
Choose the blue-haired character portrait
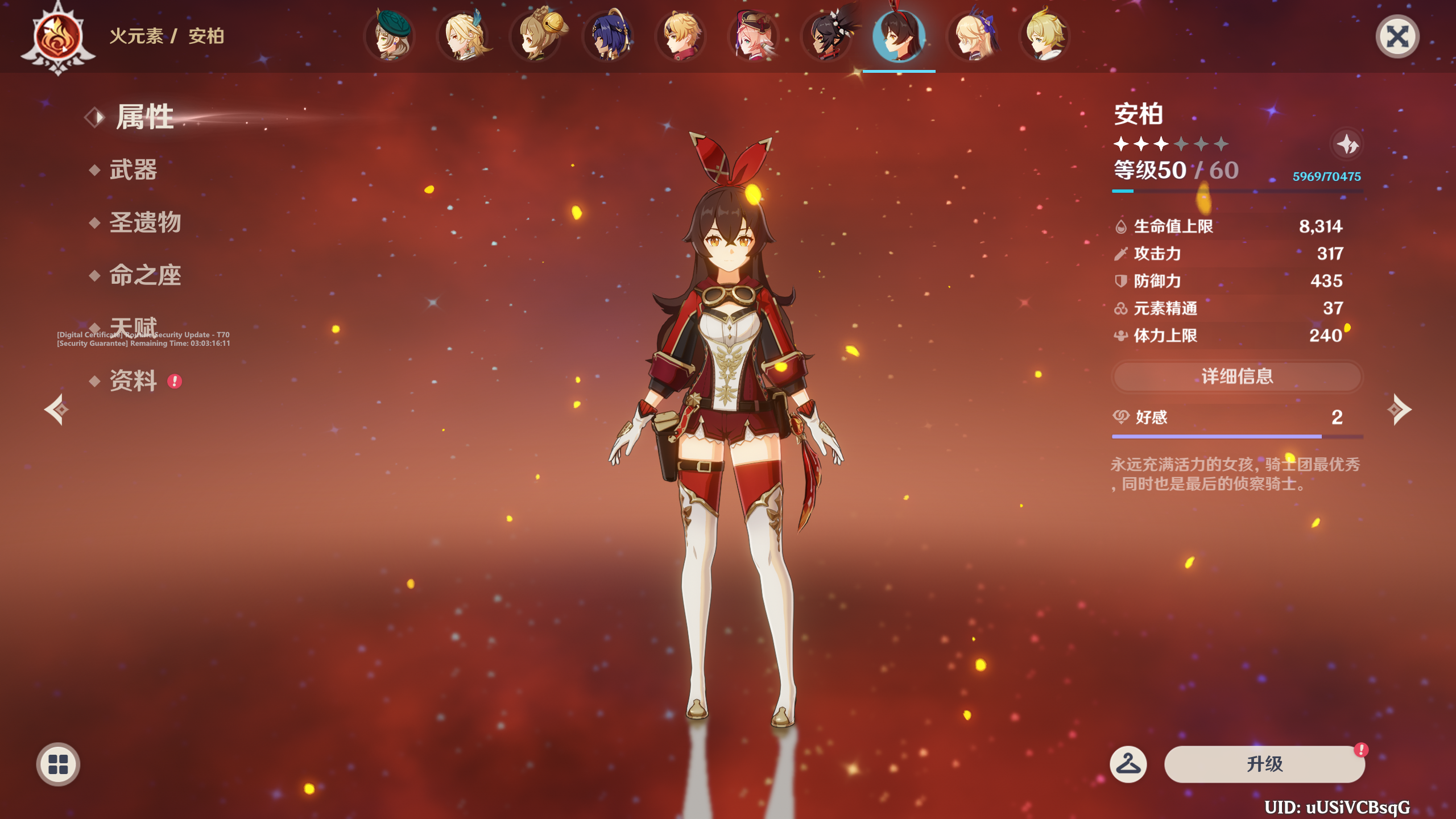pyautogui.click(x=609, y=36)
